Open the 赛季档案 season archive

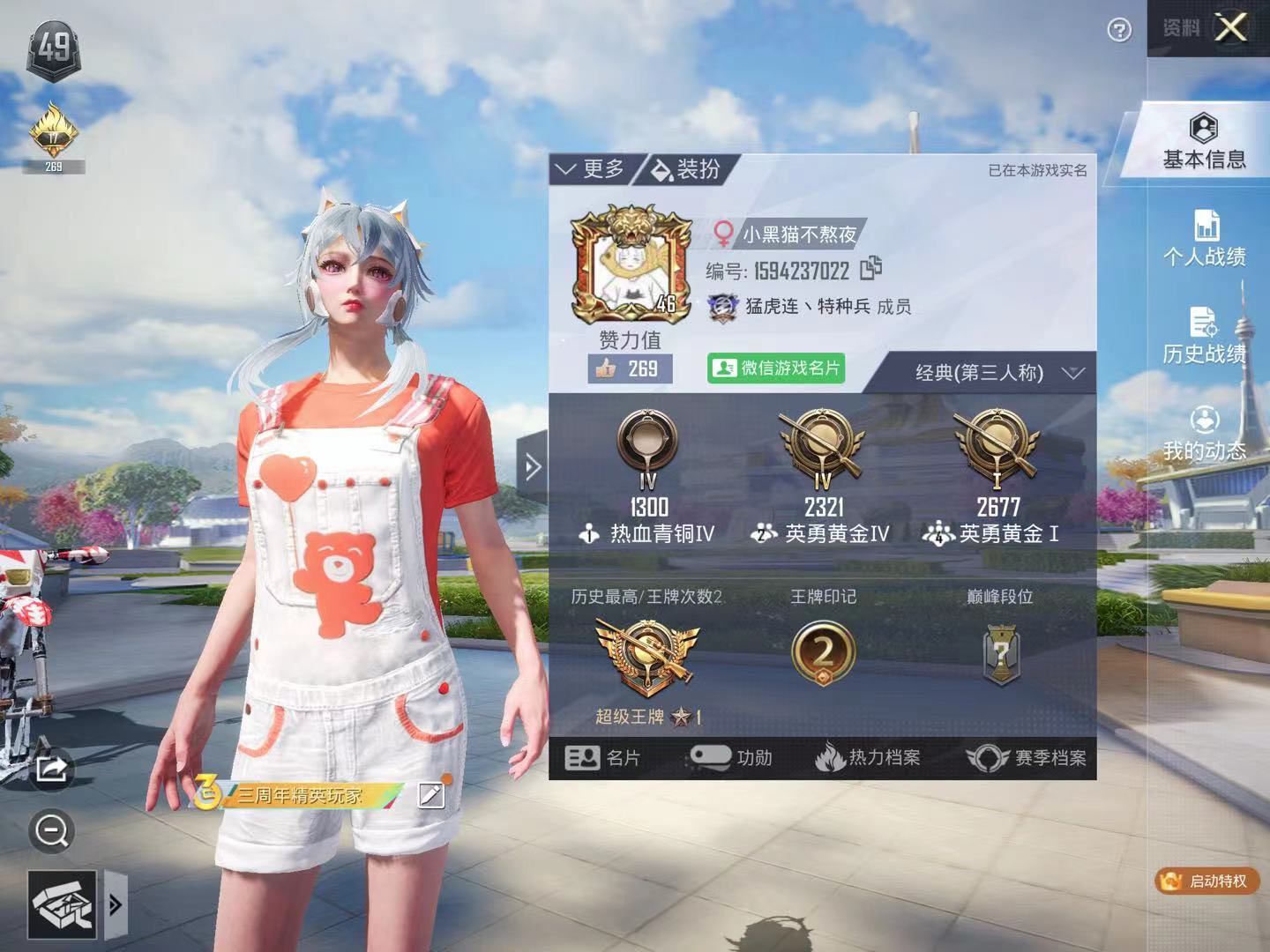(1027, 758)
